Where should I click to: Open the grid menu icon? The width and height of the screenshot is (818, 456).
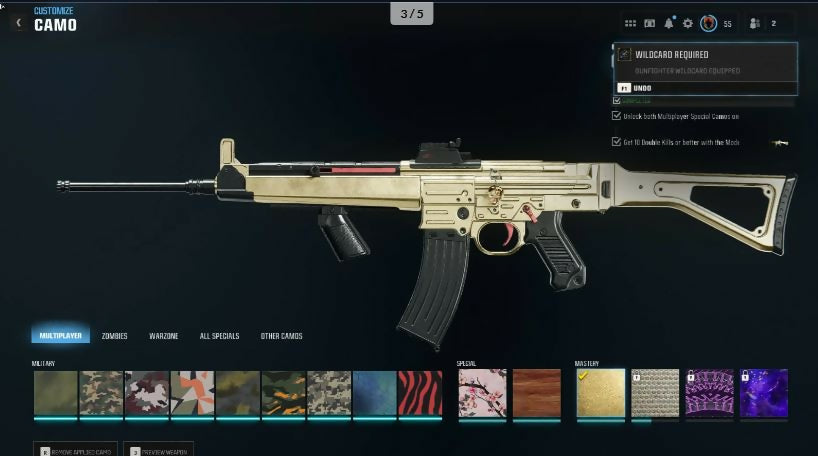click(x=630, y=23)
